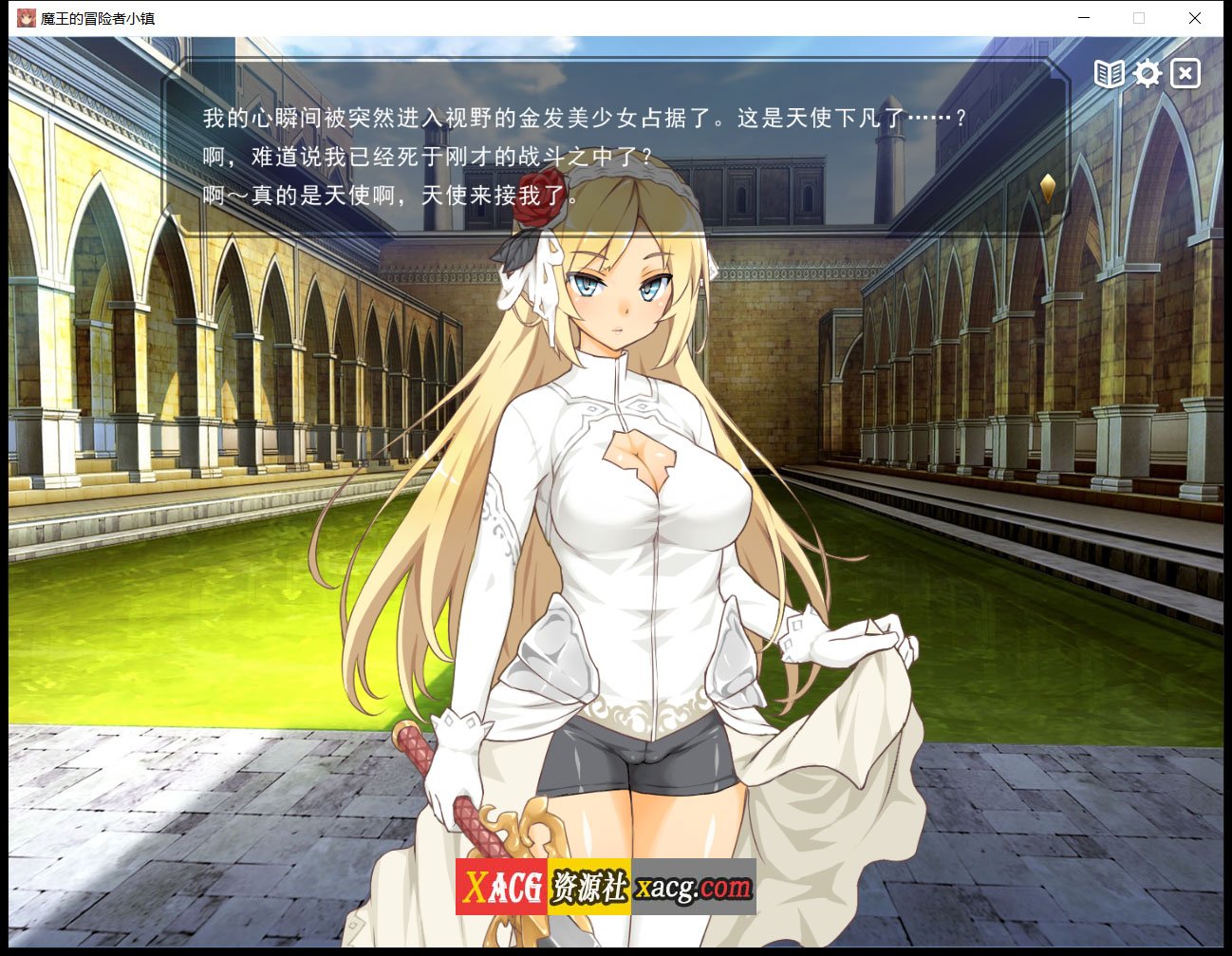Select the gear icon next to the book icon
Screen dimensions: 1232x956
tap(1148, 73)
